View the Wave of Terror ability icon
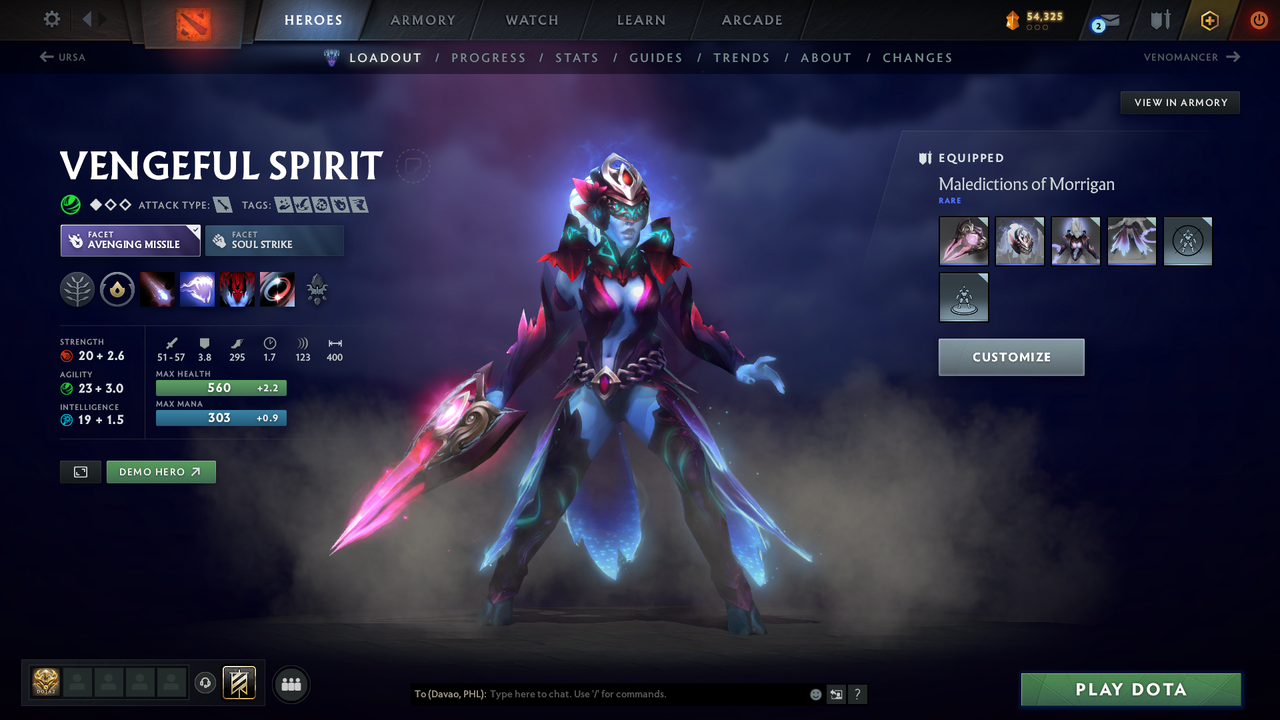The width and height of the screenshot is (1280, 720). tap(197, 290)
